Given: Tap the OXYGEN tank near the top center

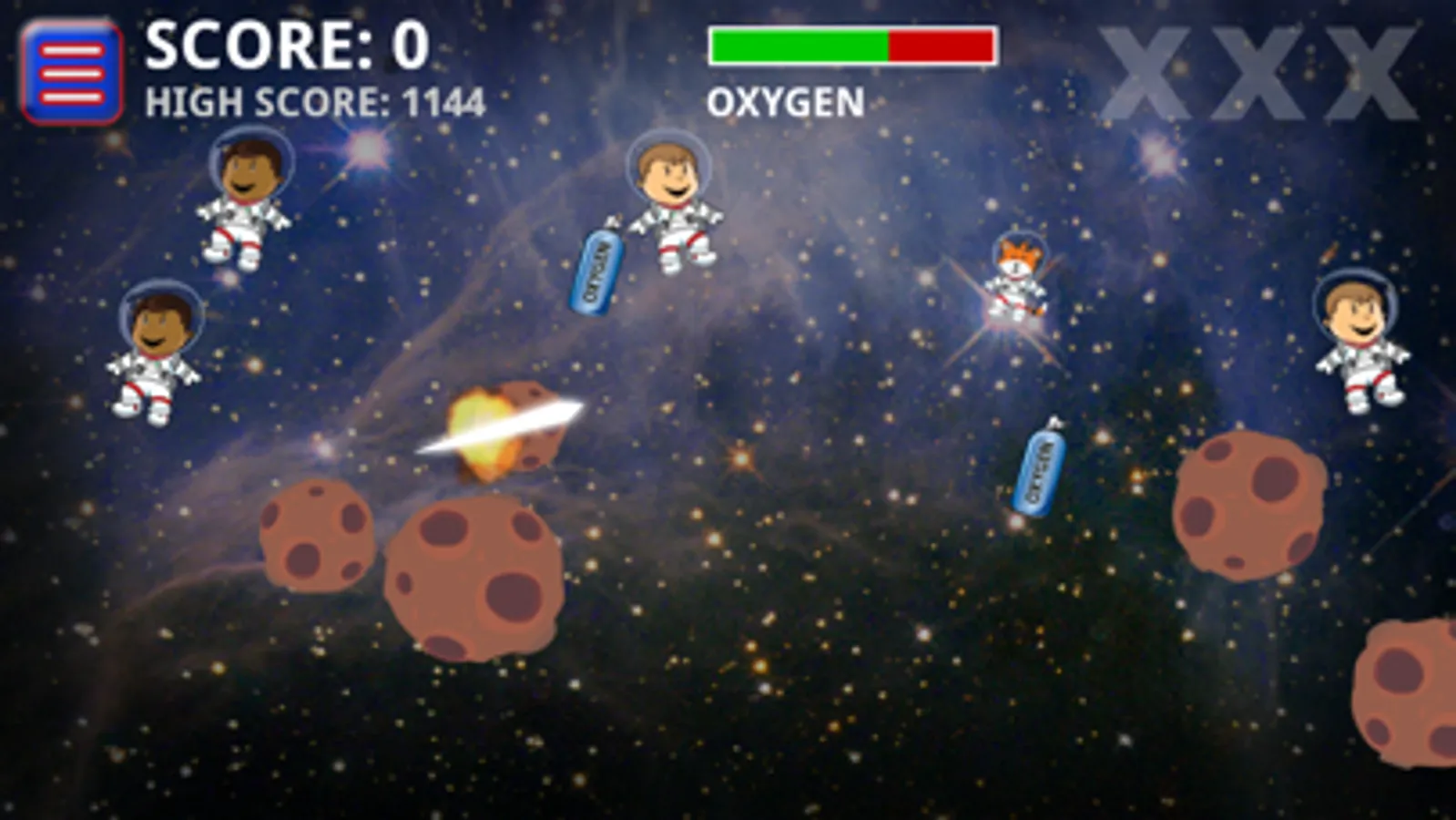Looking at the screenshot, I should (596, 269).
